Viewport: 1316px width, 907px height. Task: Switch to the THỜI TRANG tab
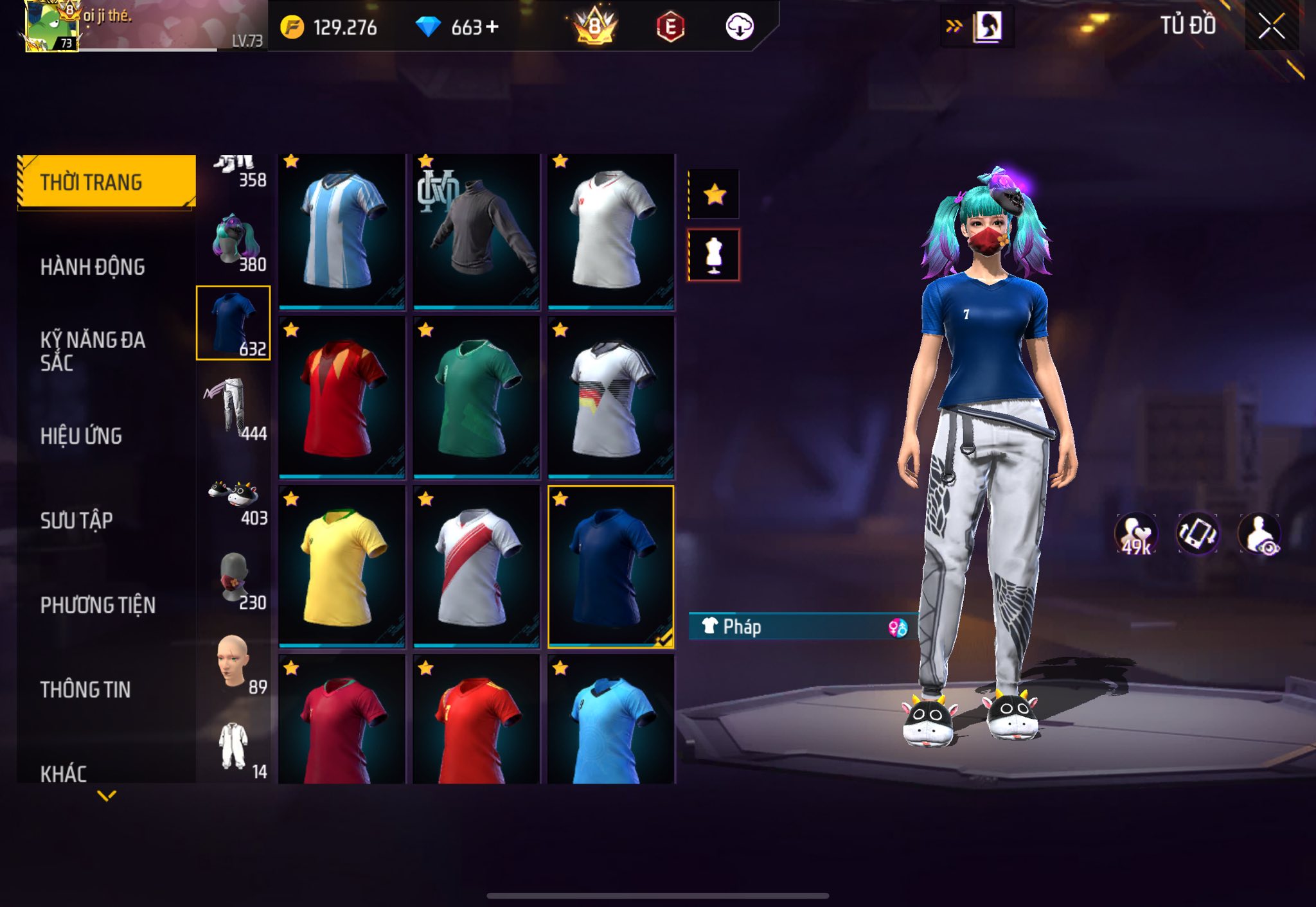(x=107, y=182)
